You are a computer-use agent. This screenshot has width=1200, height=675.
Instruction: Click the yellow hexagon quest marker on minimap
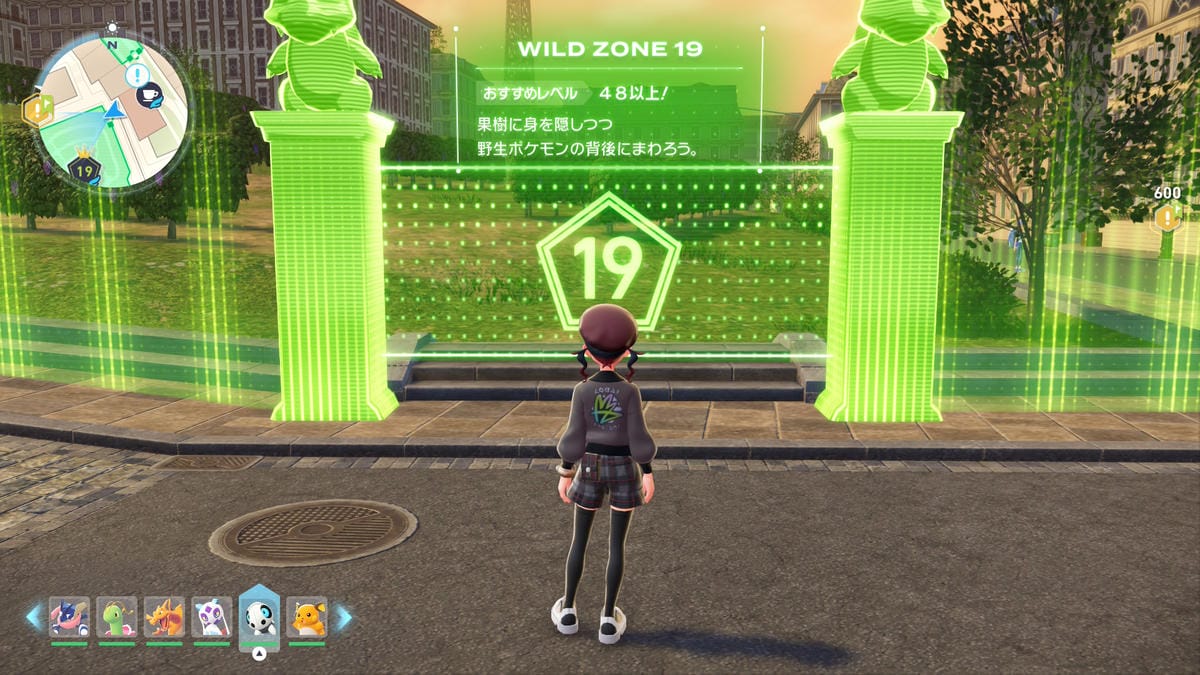38,110
